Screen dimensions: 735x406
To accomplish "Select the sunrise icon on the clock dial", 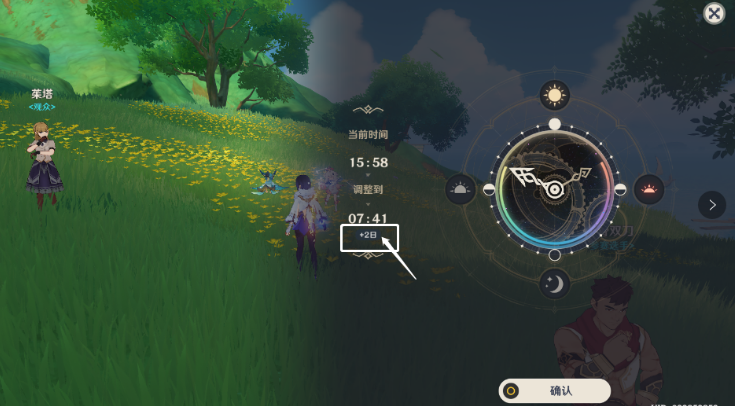I will [x=460, y=189].
